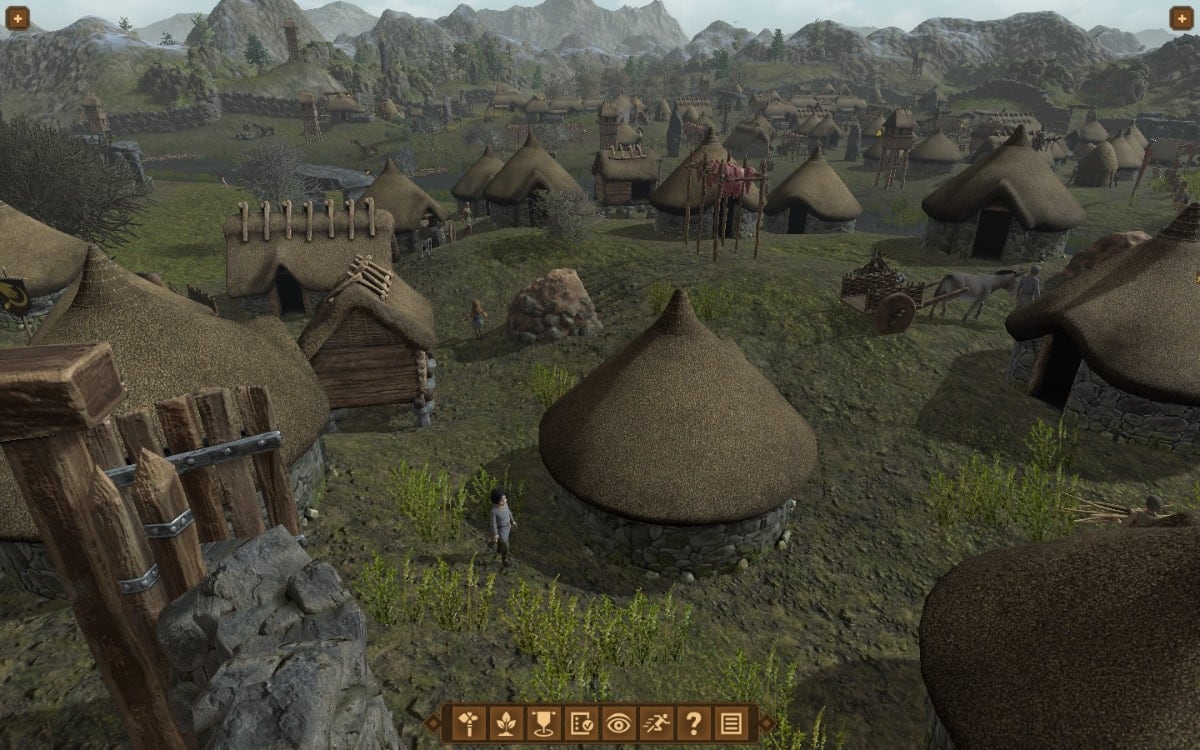Open the list menu icon
The image size is (1200, 750).
click(x=730, y=722)
